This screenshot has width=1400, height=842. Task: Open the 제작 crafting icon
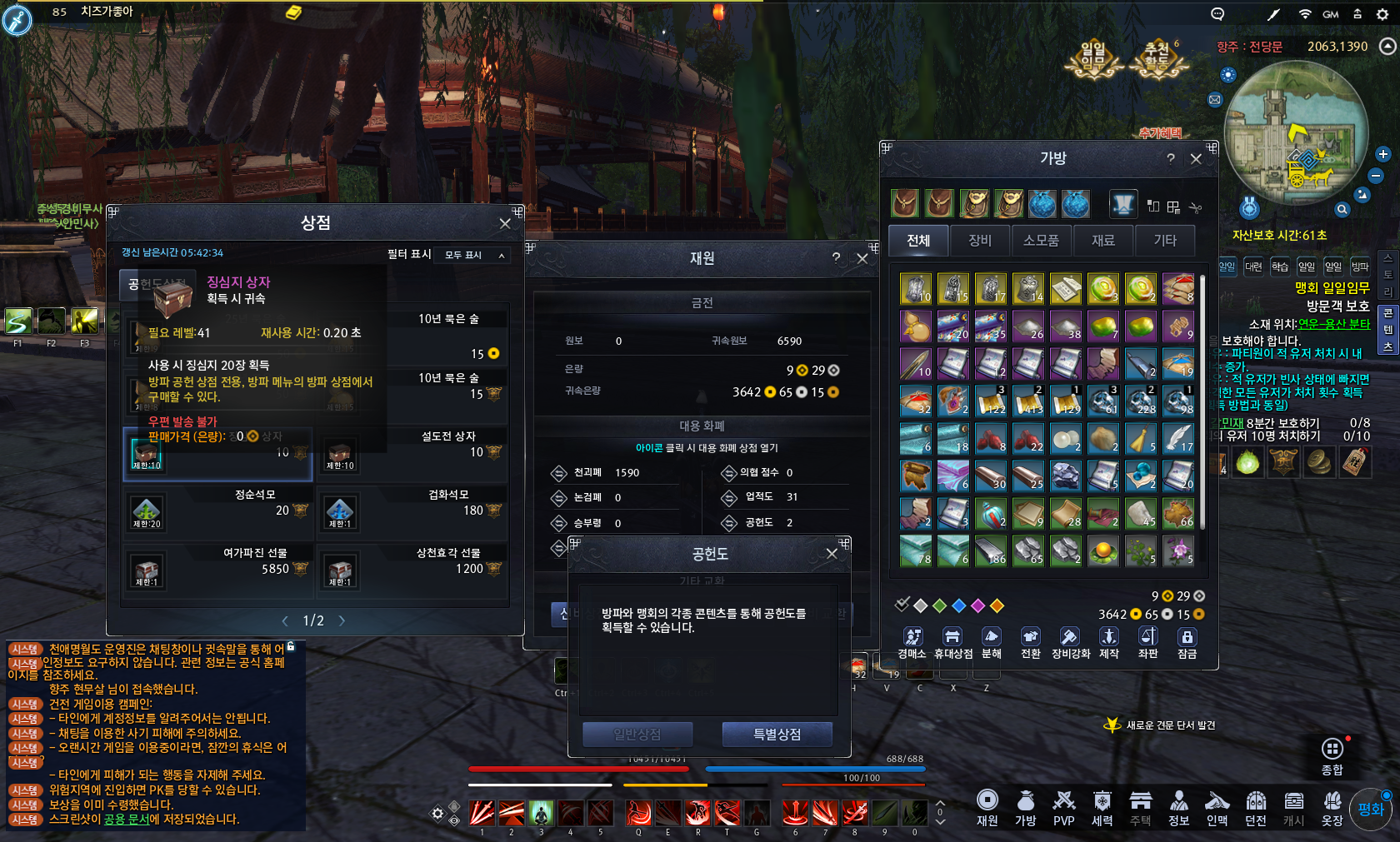point(1108,637)
